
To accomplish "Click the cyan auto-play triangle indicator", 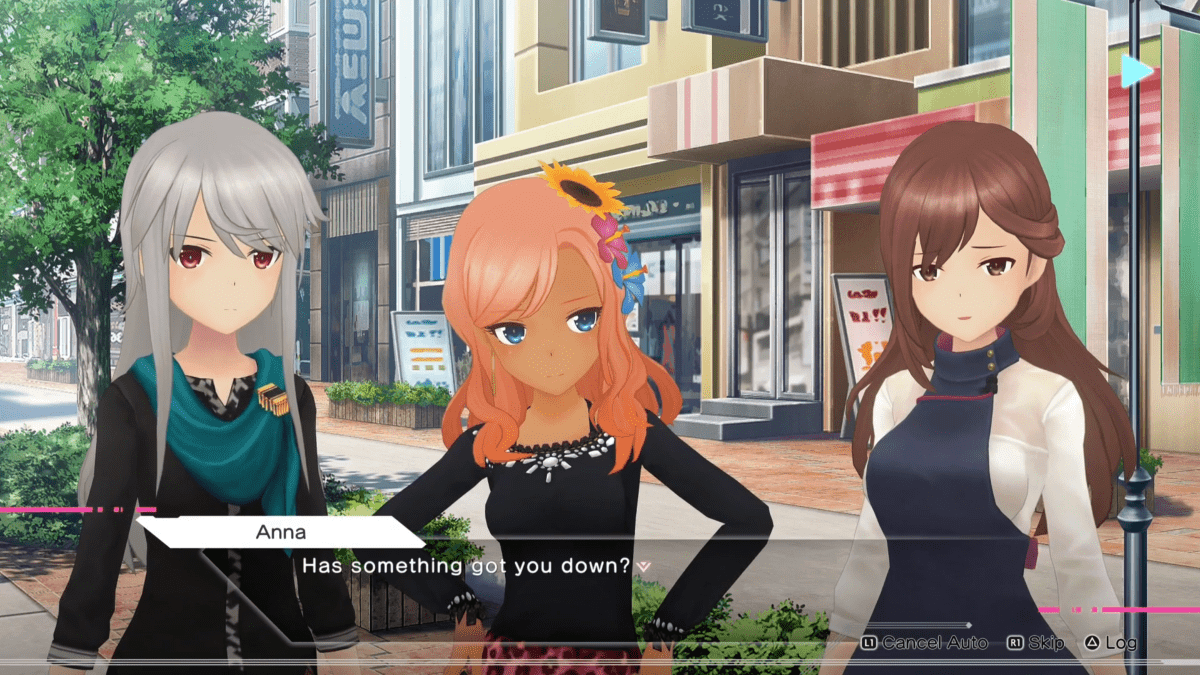I will 1135,71.
